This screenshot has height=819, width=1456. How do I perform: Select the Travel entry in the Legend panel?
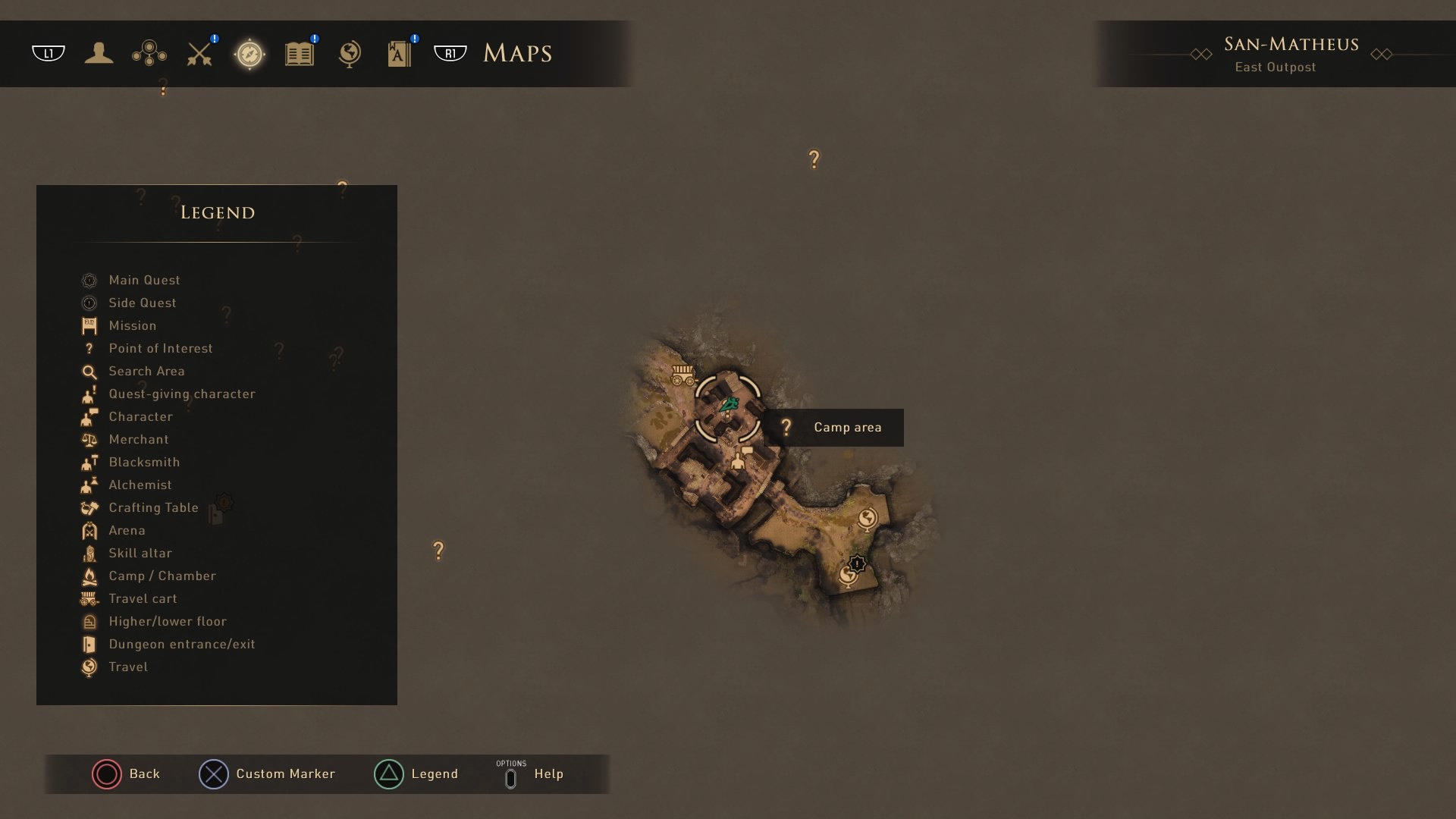pyautogui.click(x=127, y=667)
